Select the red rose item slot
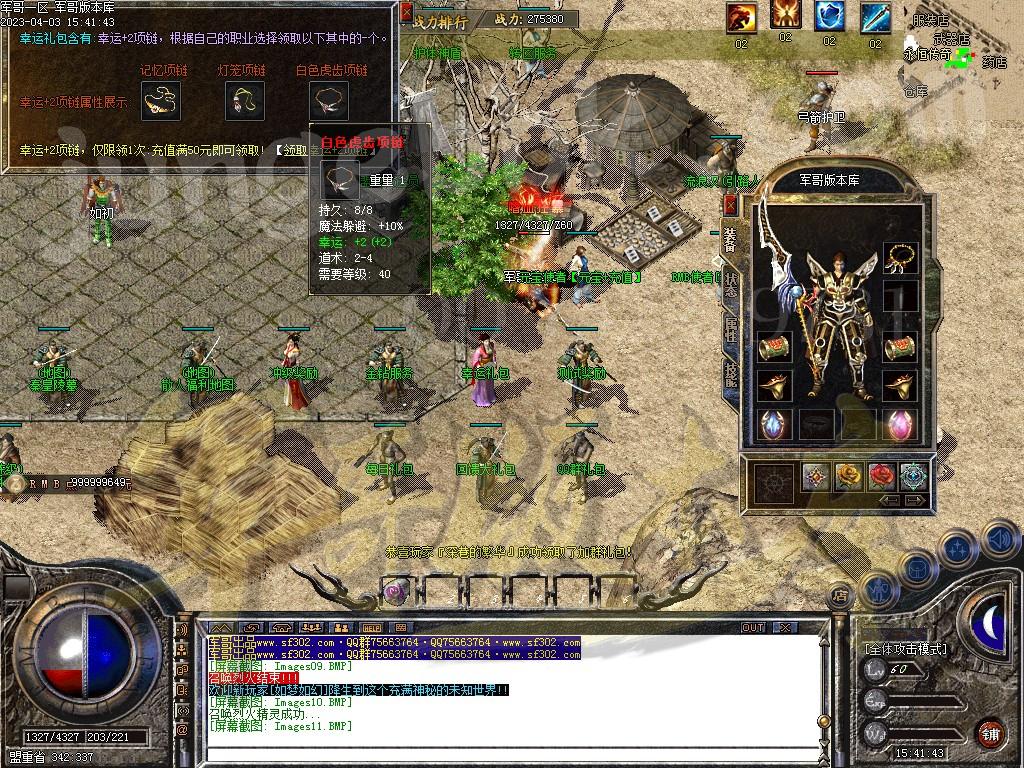This screenshot has width=1024, height=768. pos(882,477)
